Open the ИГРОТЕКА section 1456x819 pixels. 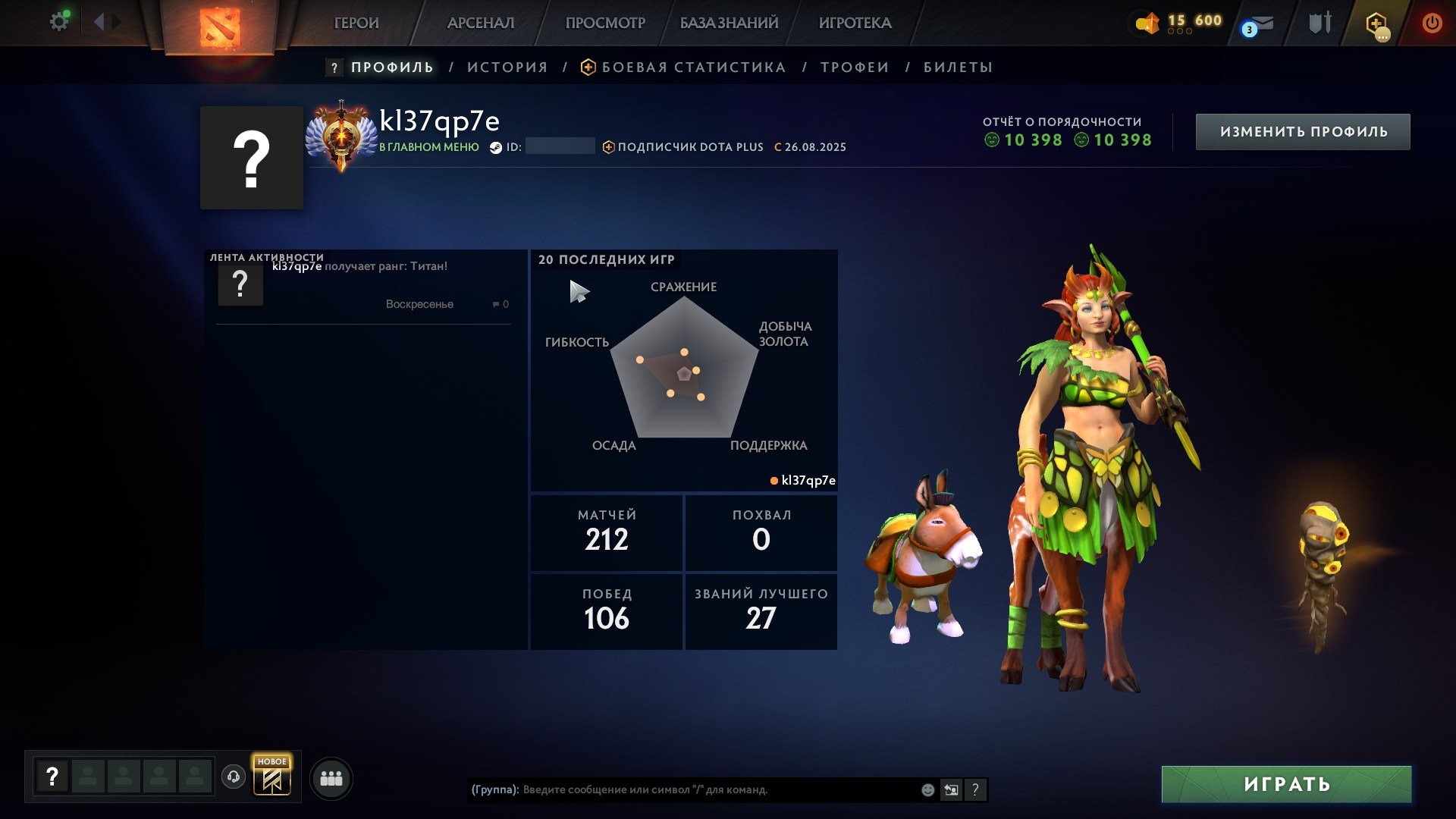[855, 24]
